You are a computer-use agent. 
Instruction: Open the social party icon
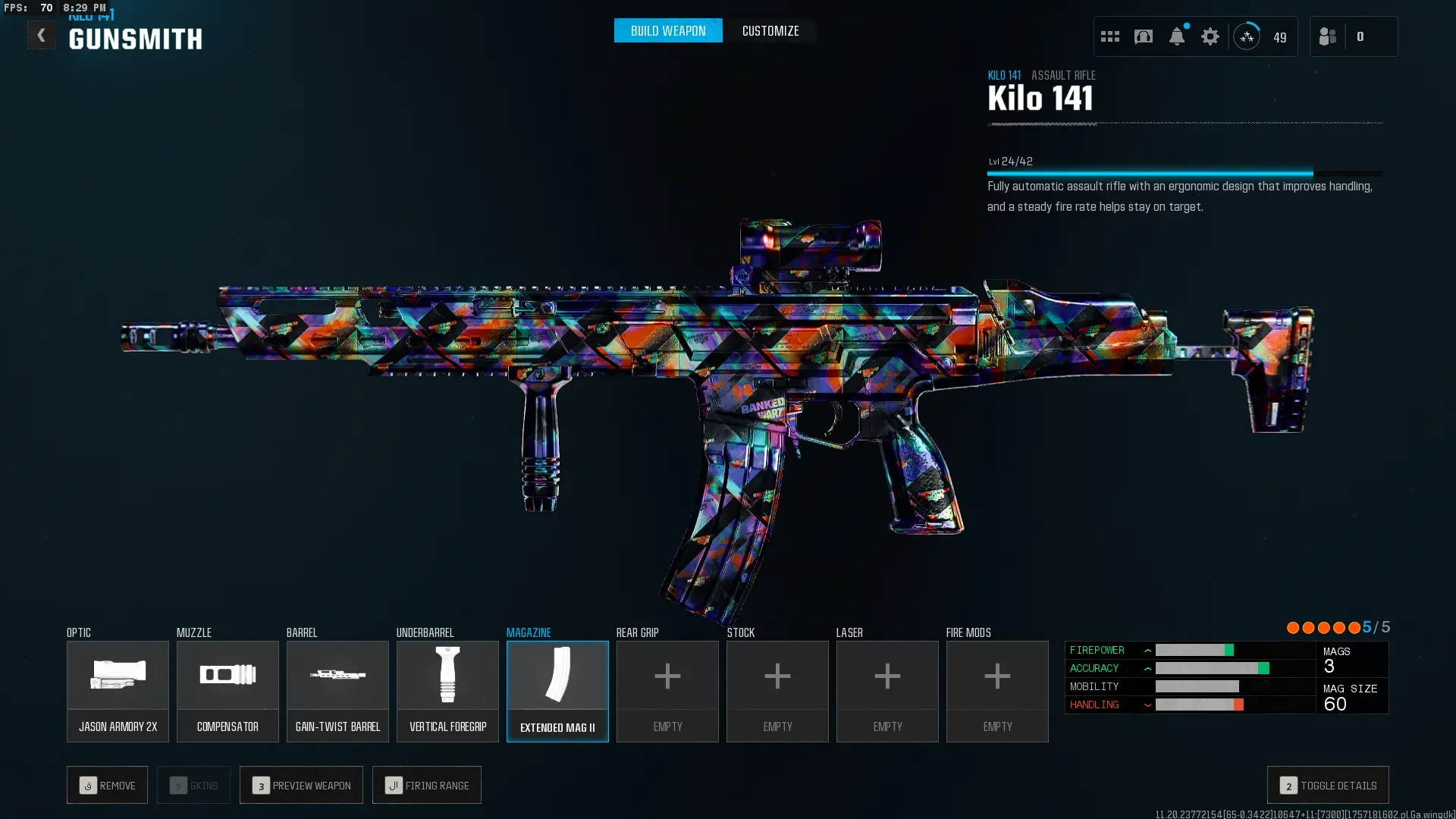tap(1327, 36)
